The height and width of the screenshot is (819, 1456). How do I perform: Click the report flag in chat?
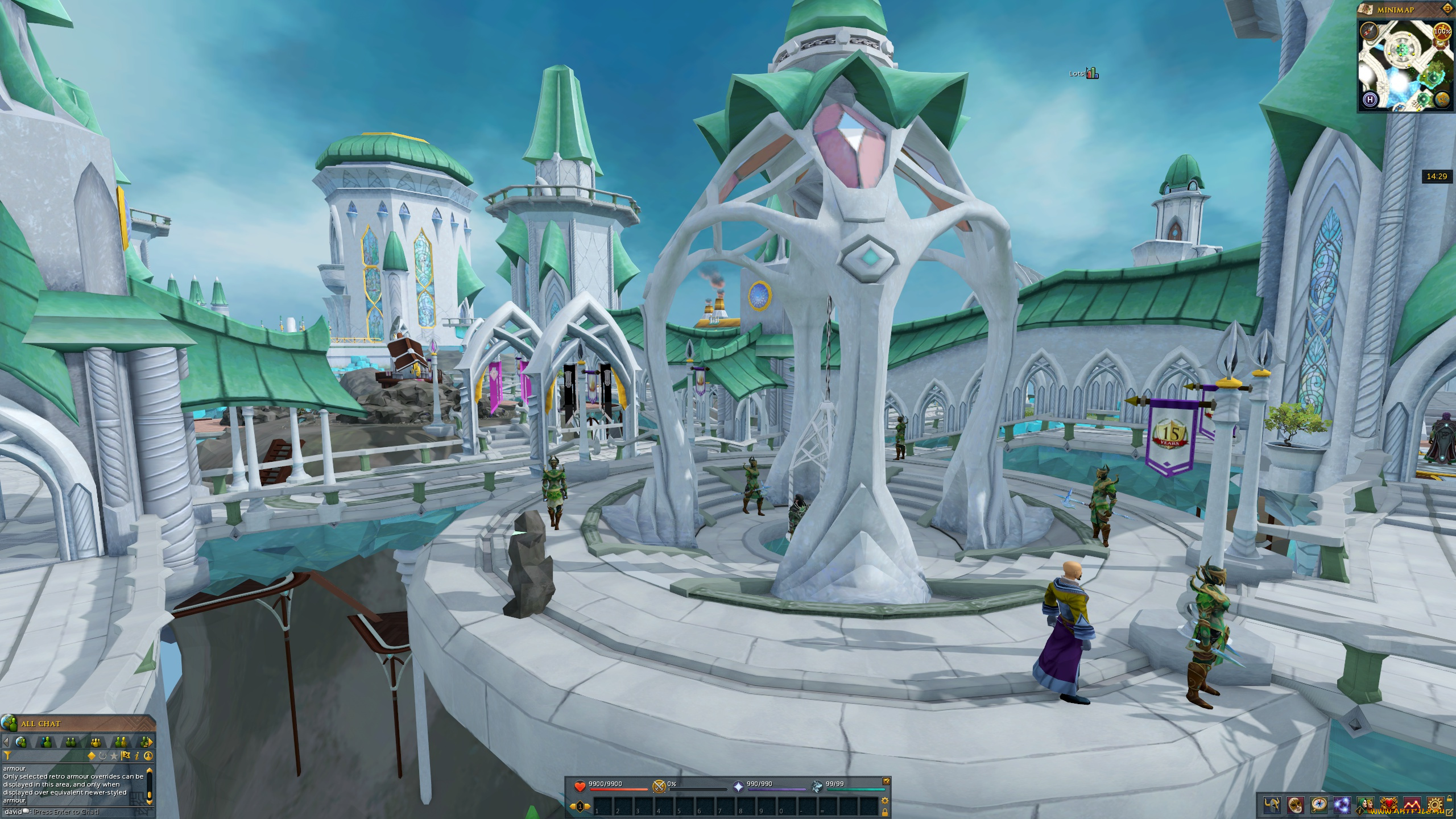tap(126, 756)
